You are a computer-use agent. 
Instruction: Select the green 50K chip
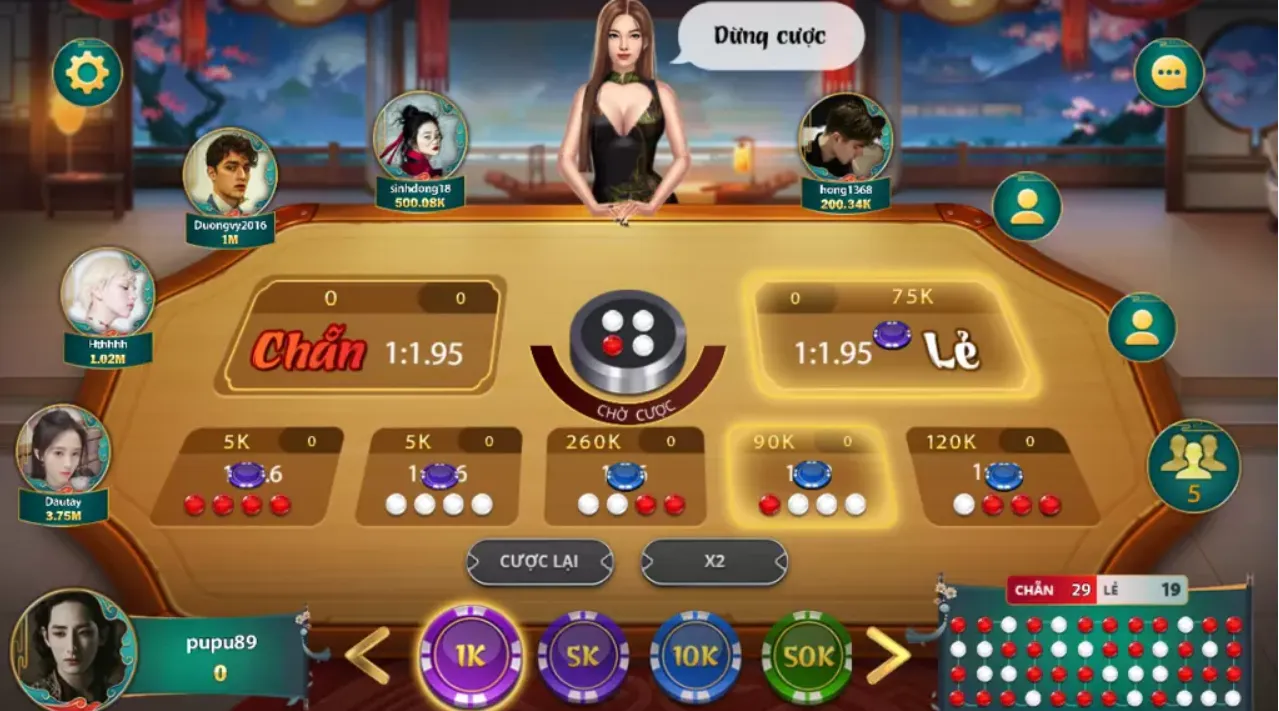tap(807, 656)
